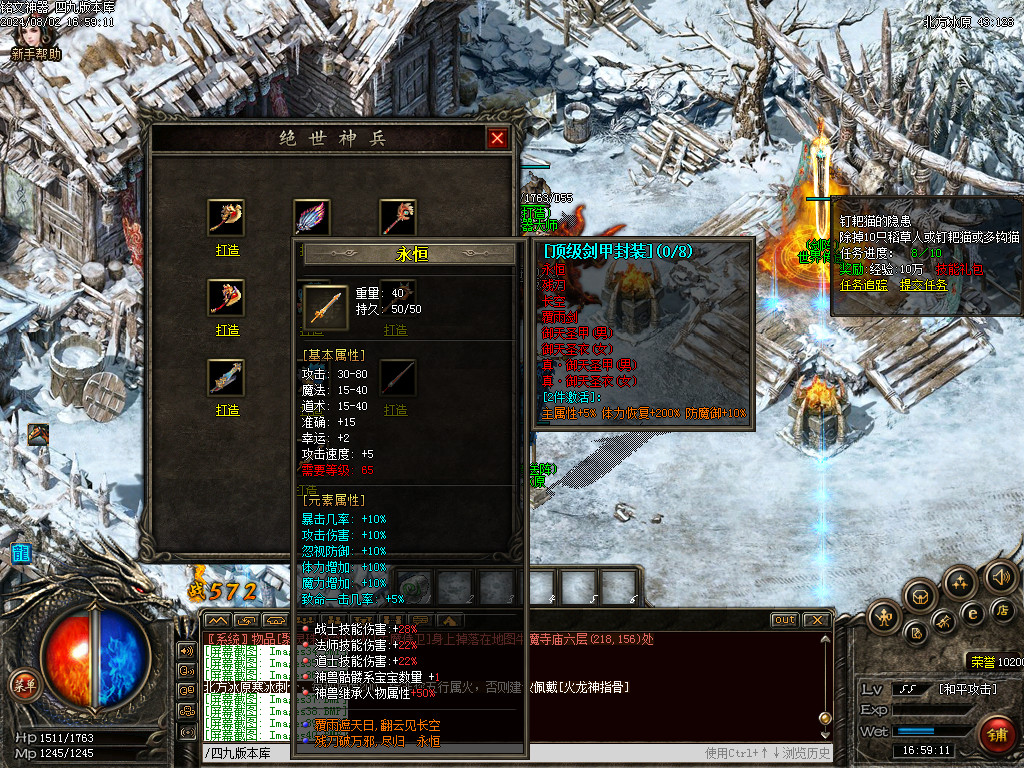This screenshot has width=1024, height=768.
Task: Click the round 'e' button
Action: (972, 613)
